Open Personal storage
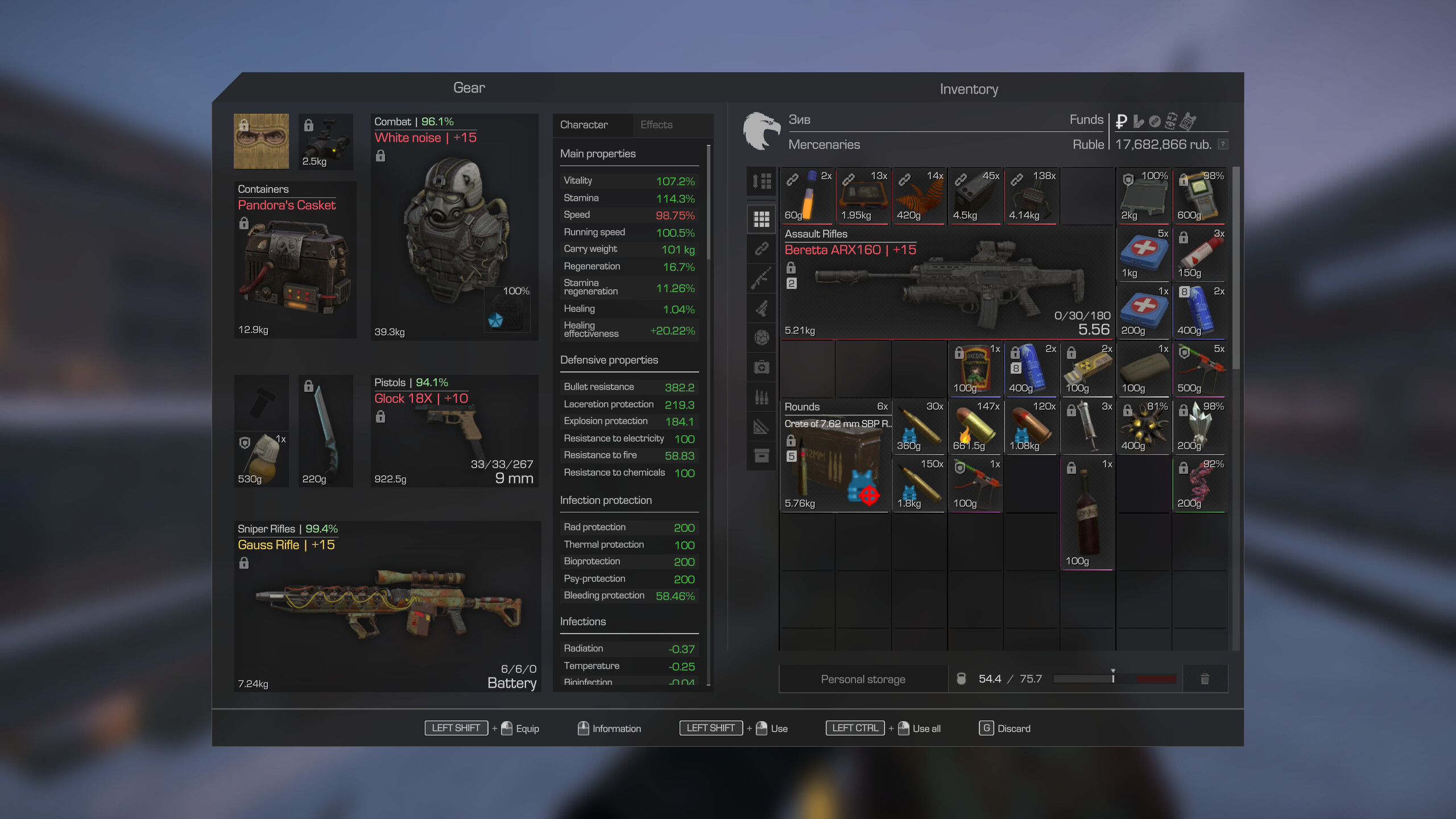Viewport: 1456px width, 819px height. [x=863, y=679]
